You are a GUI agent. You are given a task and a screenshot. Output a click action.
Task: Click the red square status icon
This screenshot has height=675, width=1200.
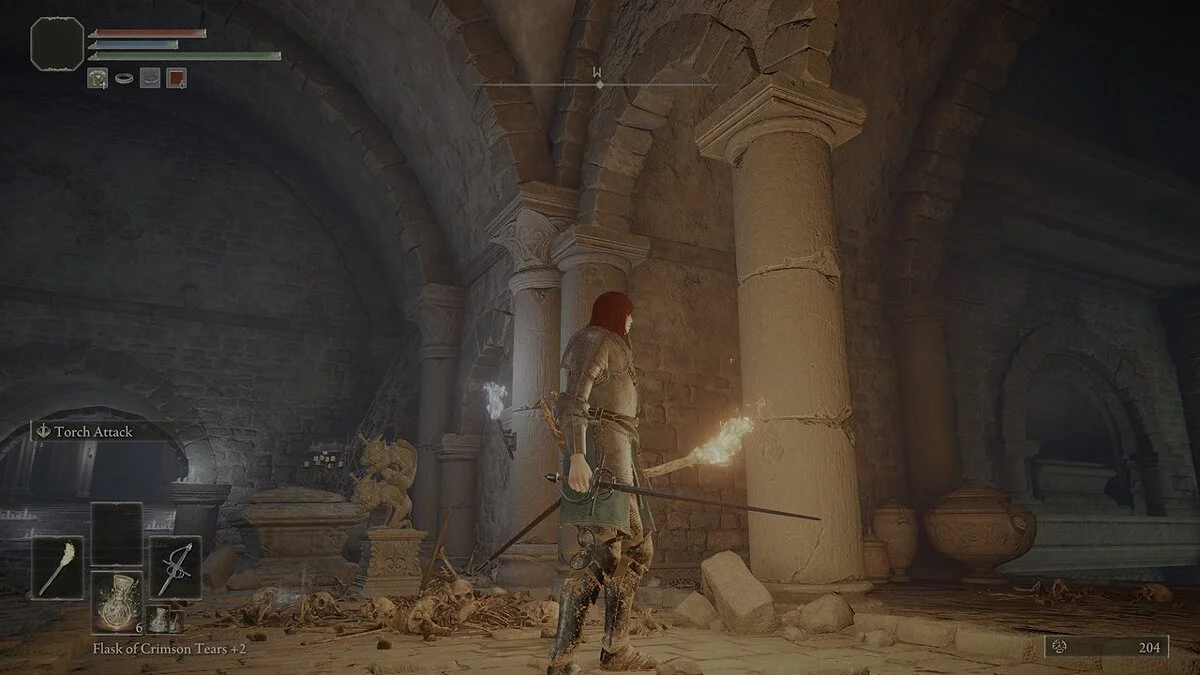tap(177, 77)
